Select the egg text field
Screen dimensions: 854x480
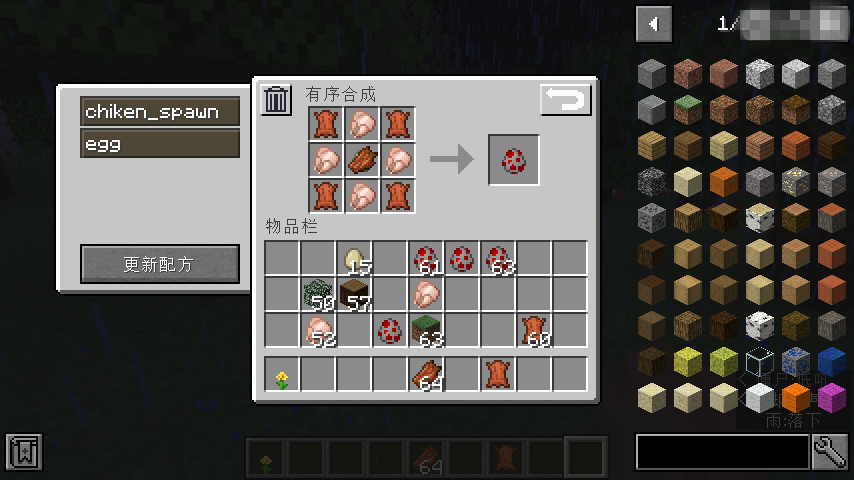(160, 144)
